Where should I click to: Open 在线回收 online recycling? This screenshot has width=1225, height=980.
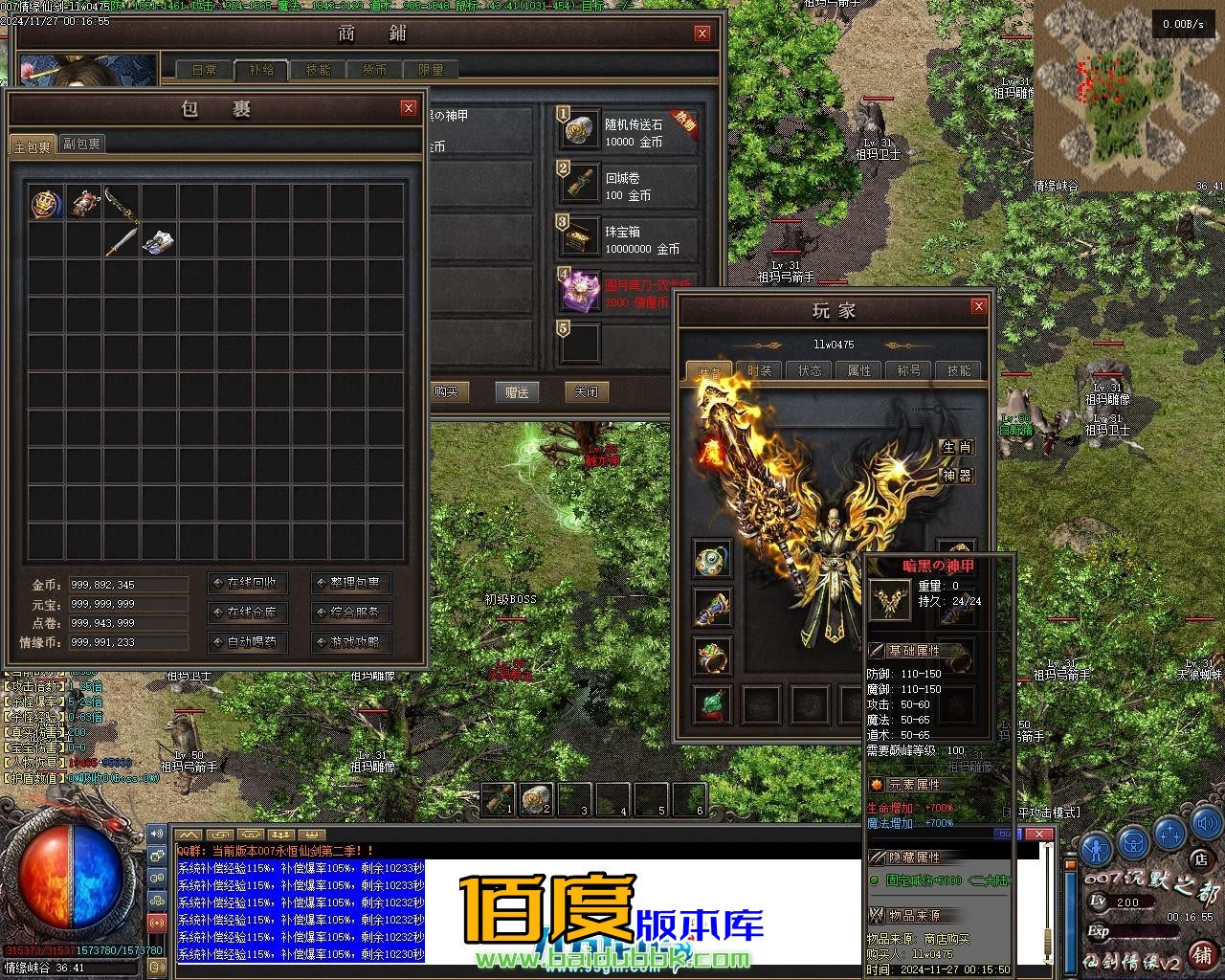click(247, 583)
